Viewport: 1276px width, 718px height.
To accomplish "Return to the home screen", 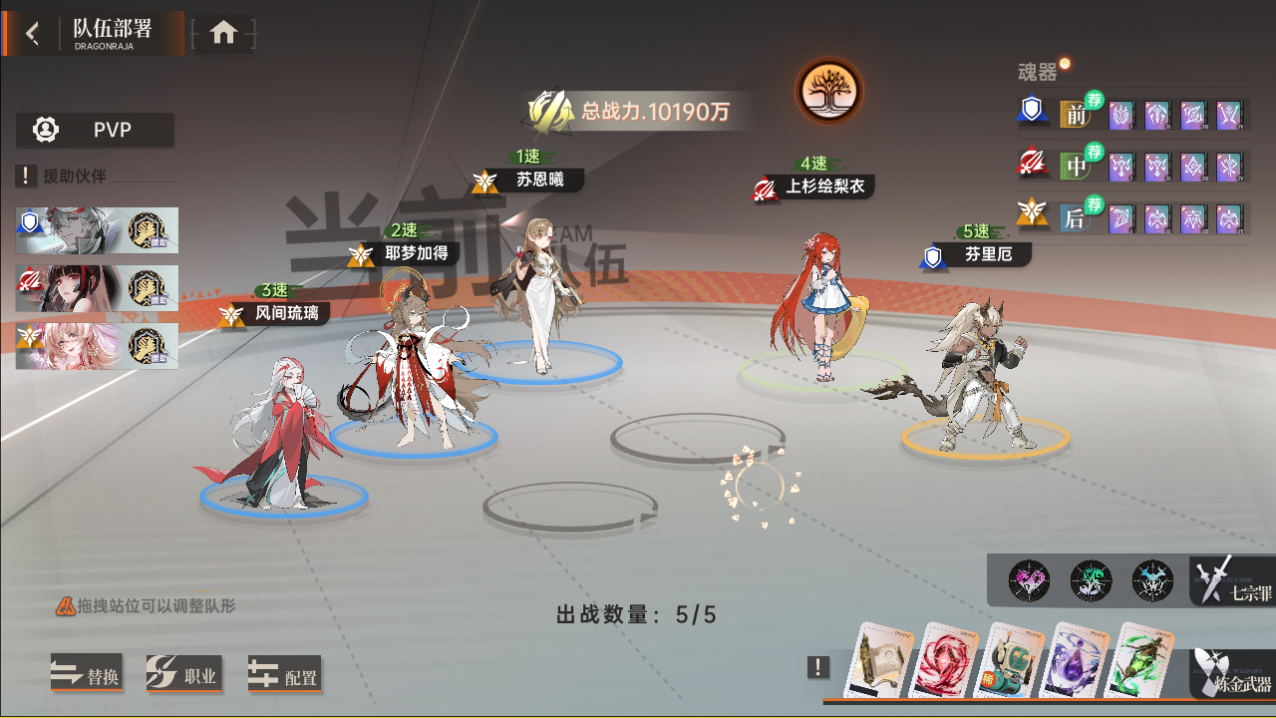I will click(223, 33).
